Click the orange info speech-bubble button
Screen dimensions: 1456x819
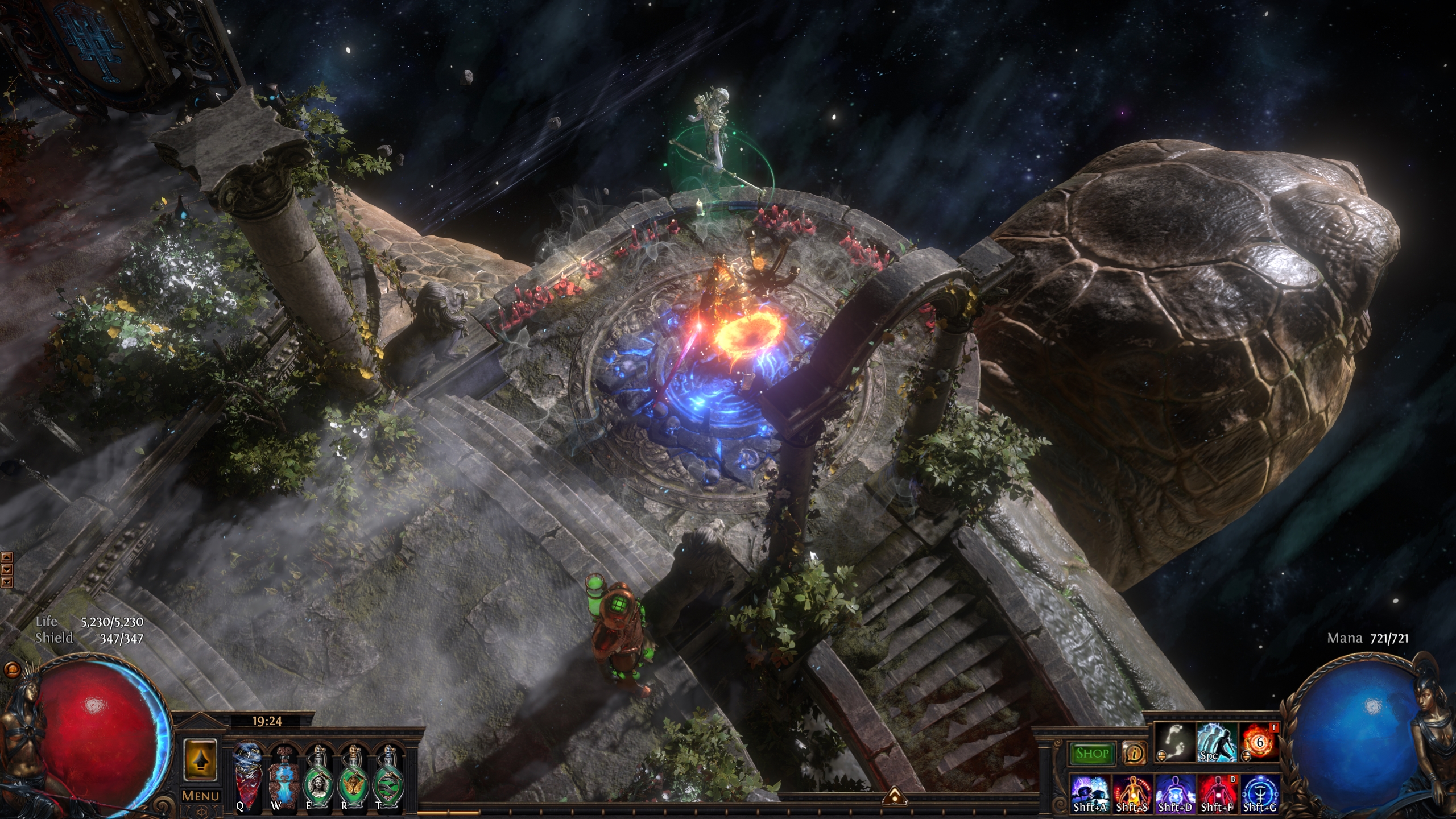tap(1135, 754)
